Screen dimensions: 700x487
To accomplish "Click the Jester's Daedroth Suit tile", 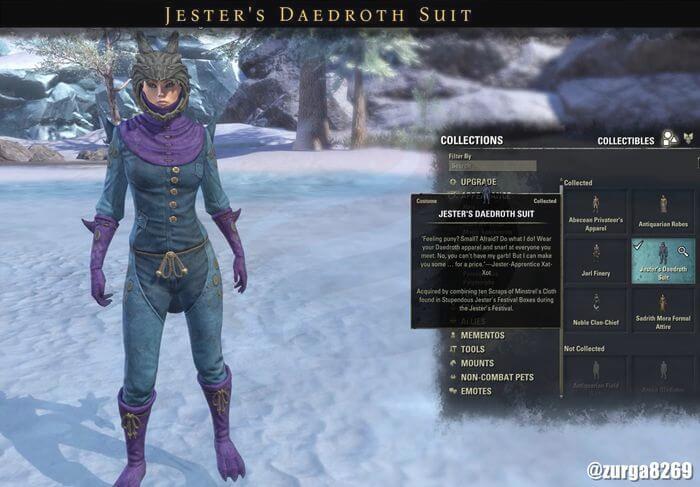I will (662, 260).
